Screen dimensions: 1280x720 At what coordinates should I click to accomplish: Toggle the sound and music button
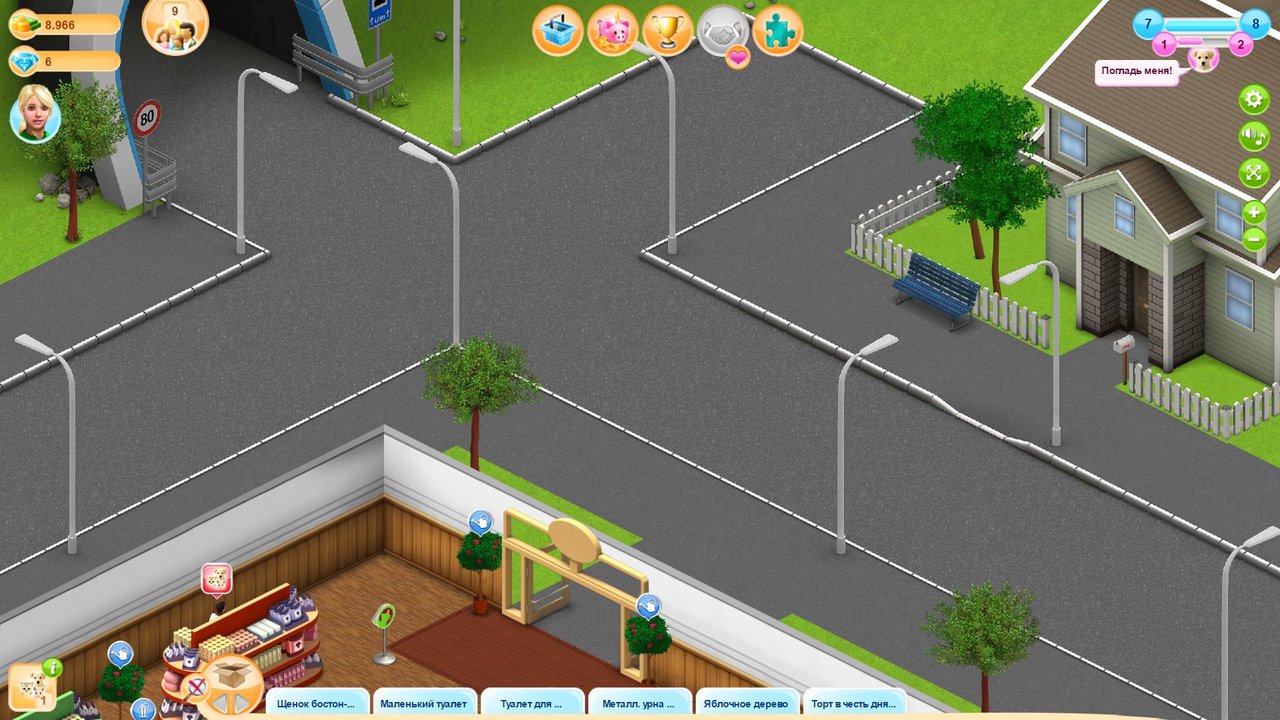click(1253, 136)
